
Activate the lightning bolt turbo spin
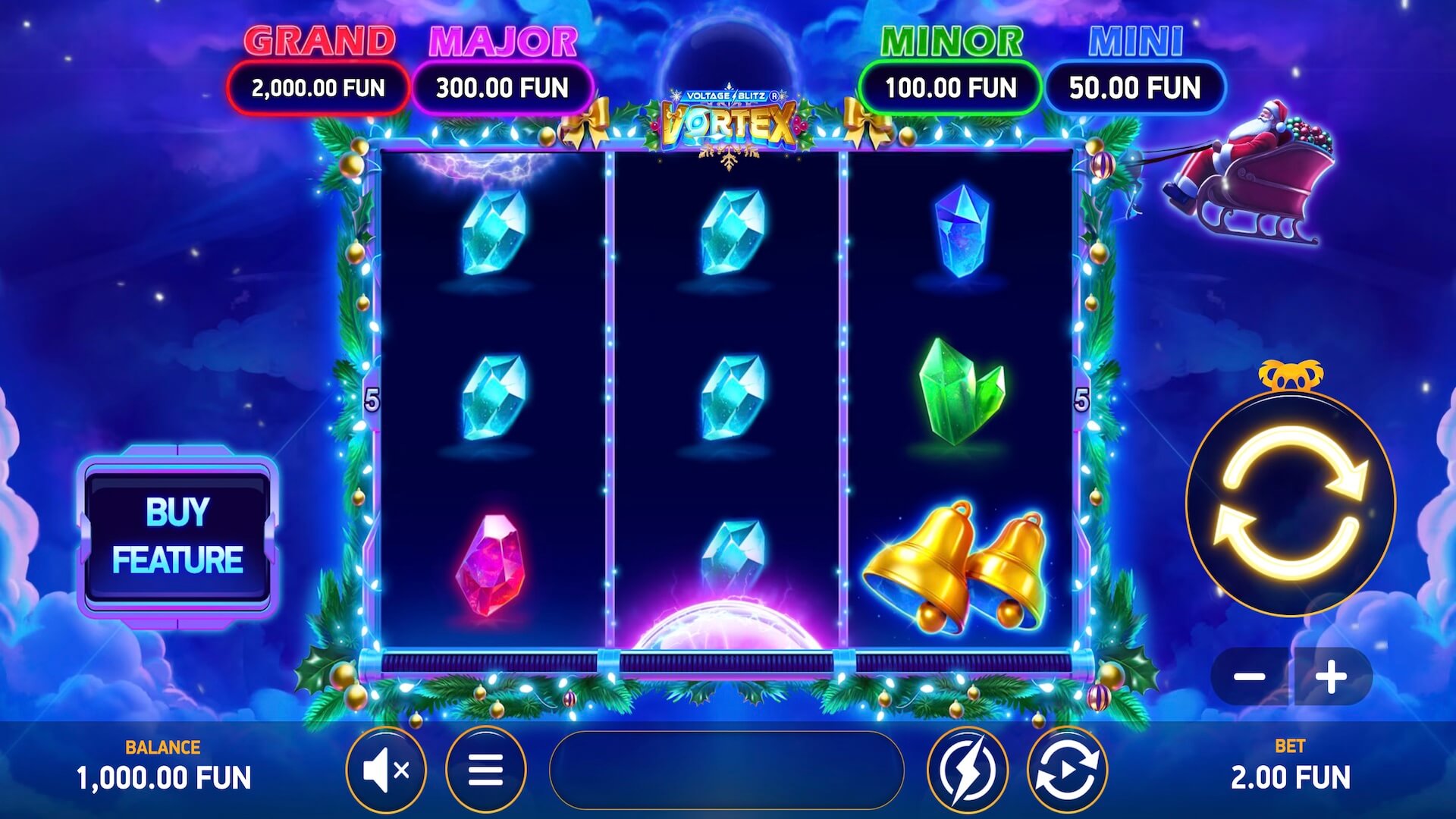click(x=968, y=770)
